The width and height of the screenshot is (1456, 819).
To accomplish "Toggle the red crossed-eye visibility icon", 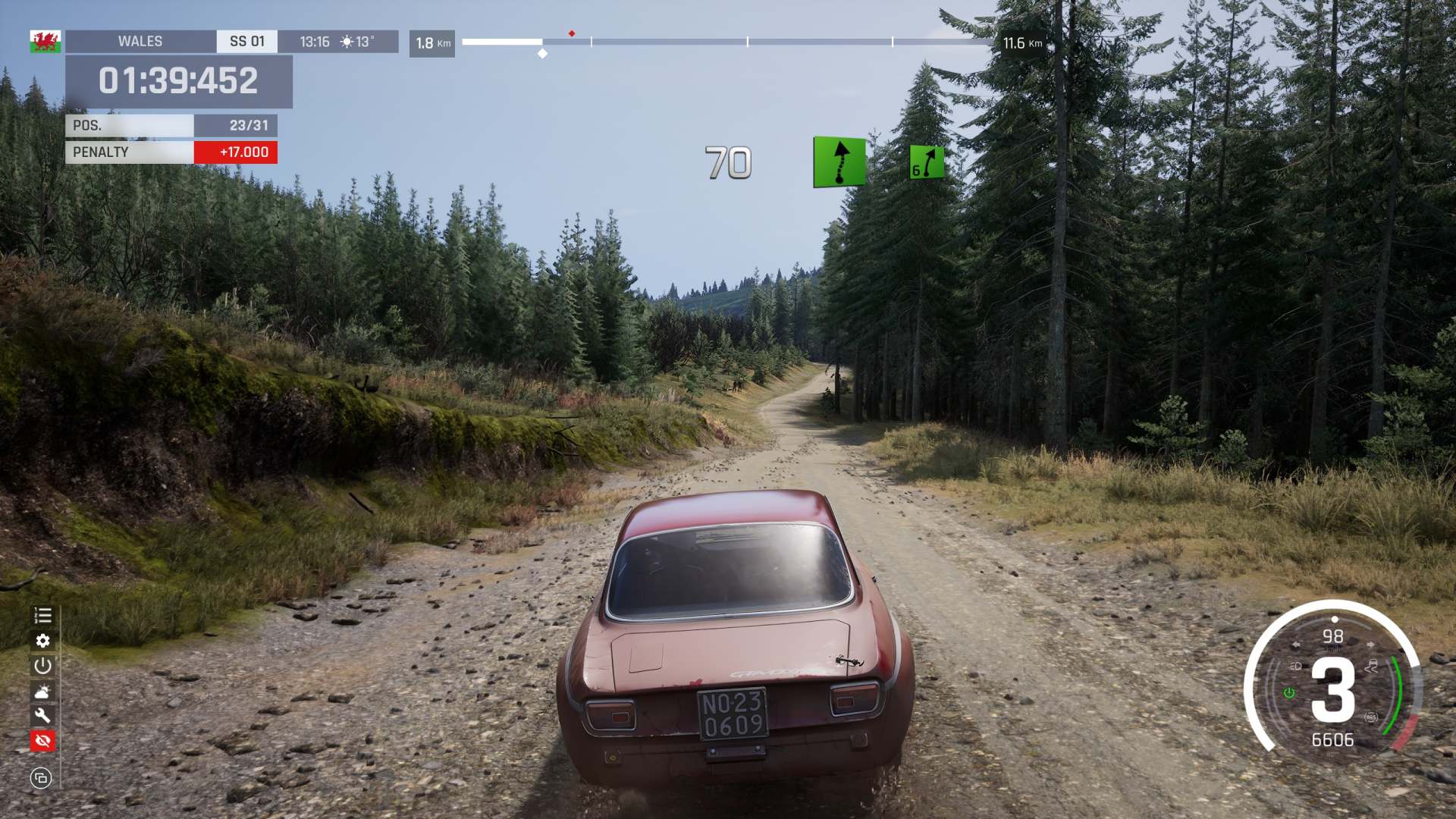I will [x=42, y=740].
